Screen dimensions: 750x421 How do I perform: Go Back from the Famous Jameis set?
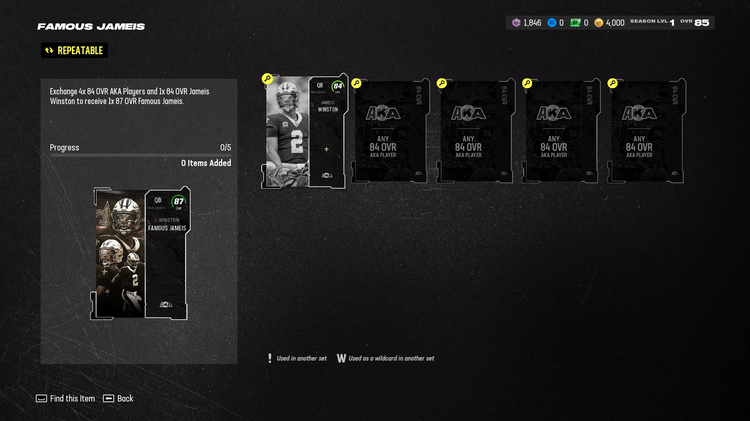pos(118,398)
